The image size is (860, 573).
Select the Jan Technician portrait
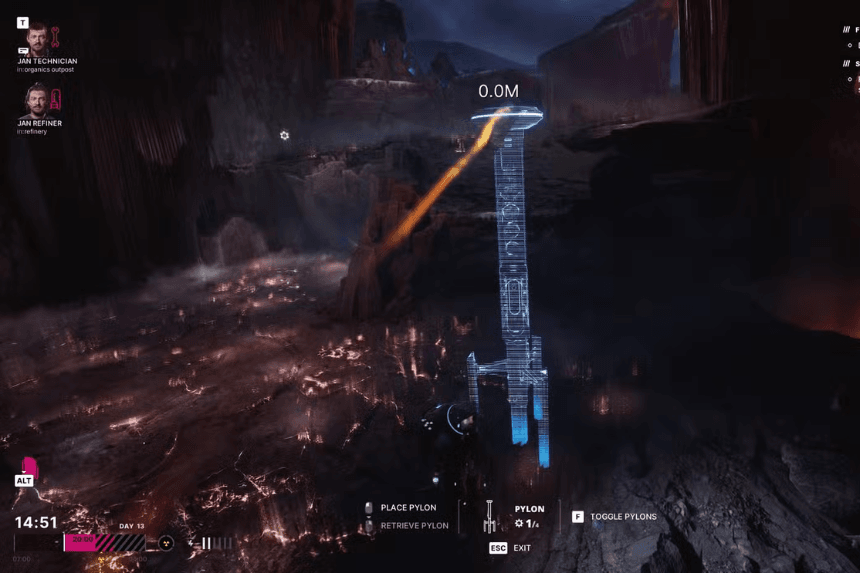point(38,39)
